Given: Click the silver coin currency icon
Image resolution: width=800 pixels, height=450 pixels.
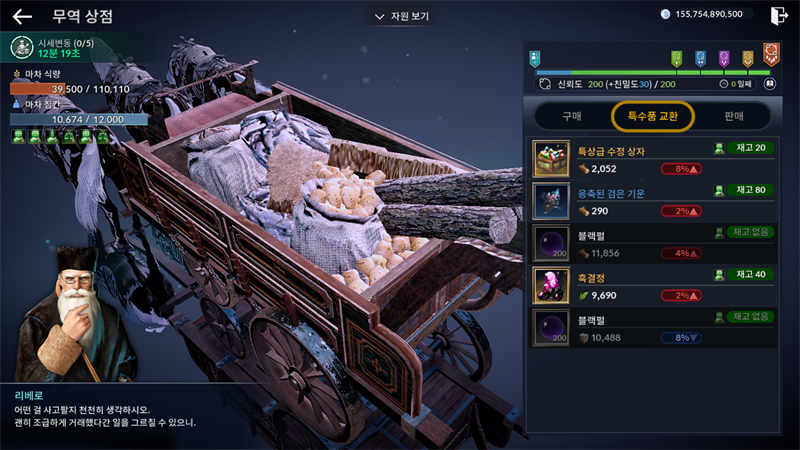Looking at the screenshot, I should (667, 14).
